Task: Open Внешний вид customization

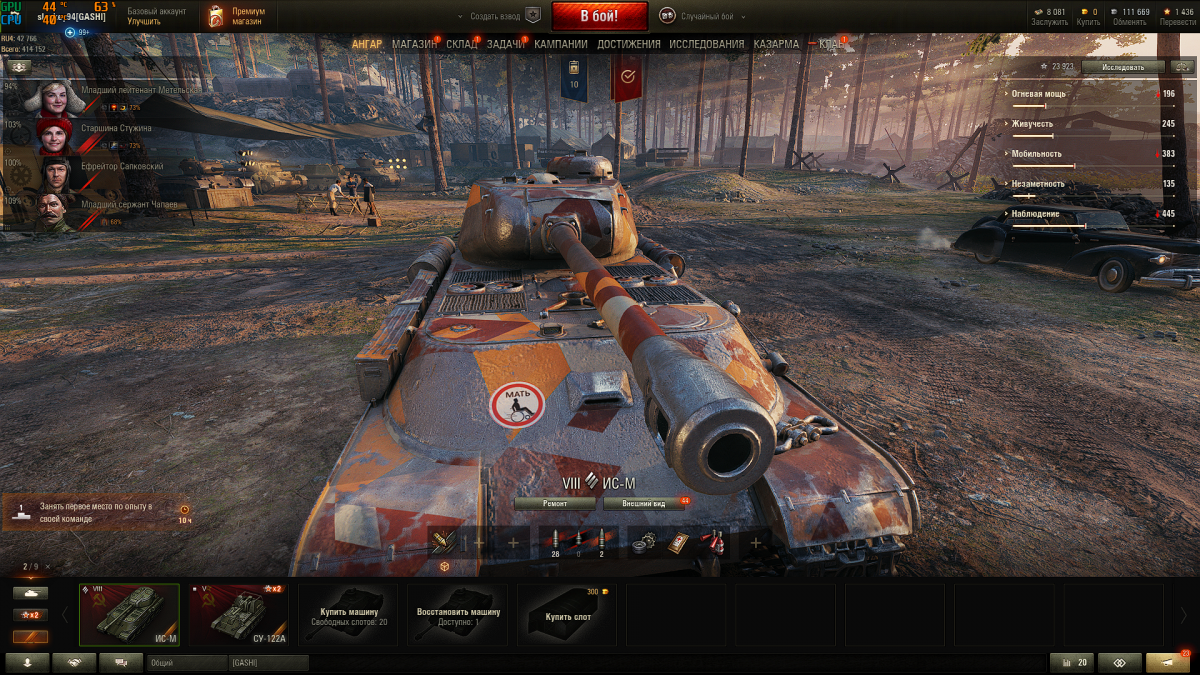Action: pos(643,503)
